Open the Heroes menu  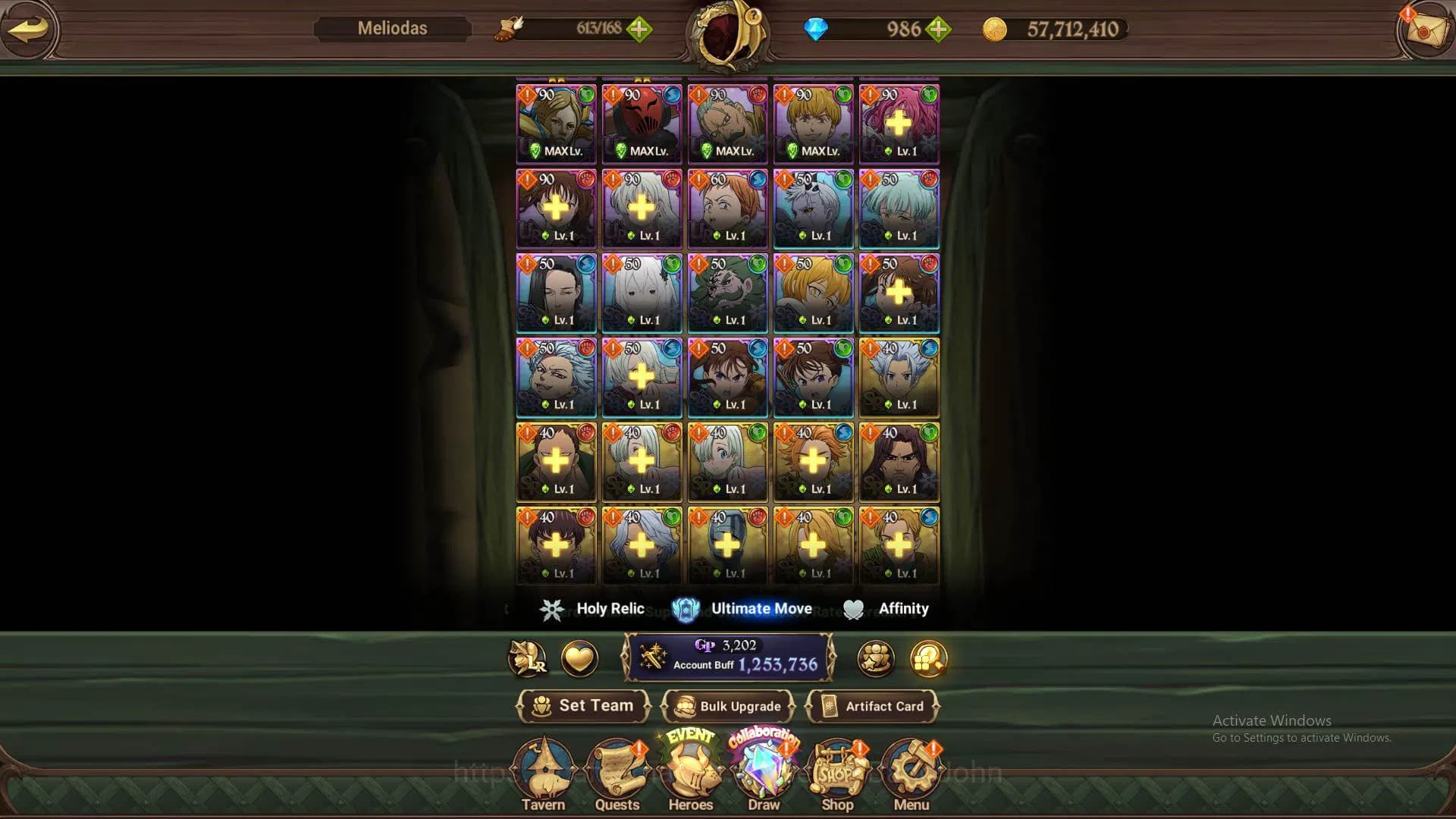(x=690, y=773)
